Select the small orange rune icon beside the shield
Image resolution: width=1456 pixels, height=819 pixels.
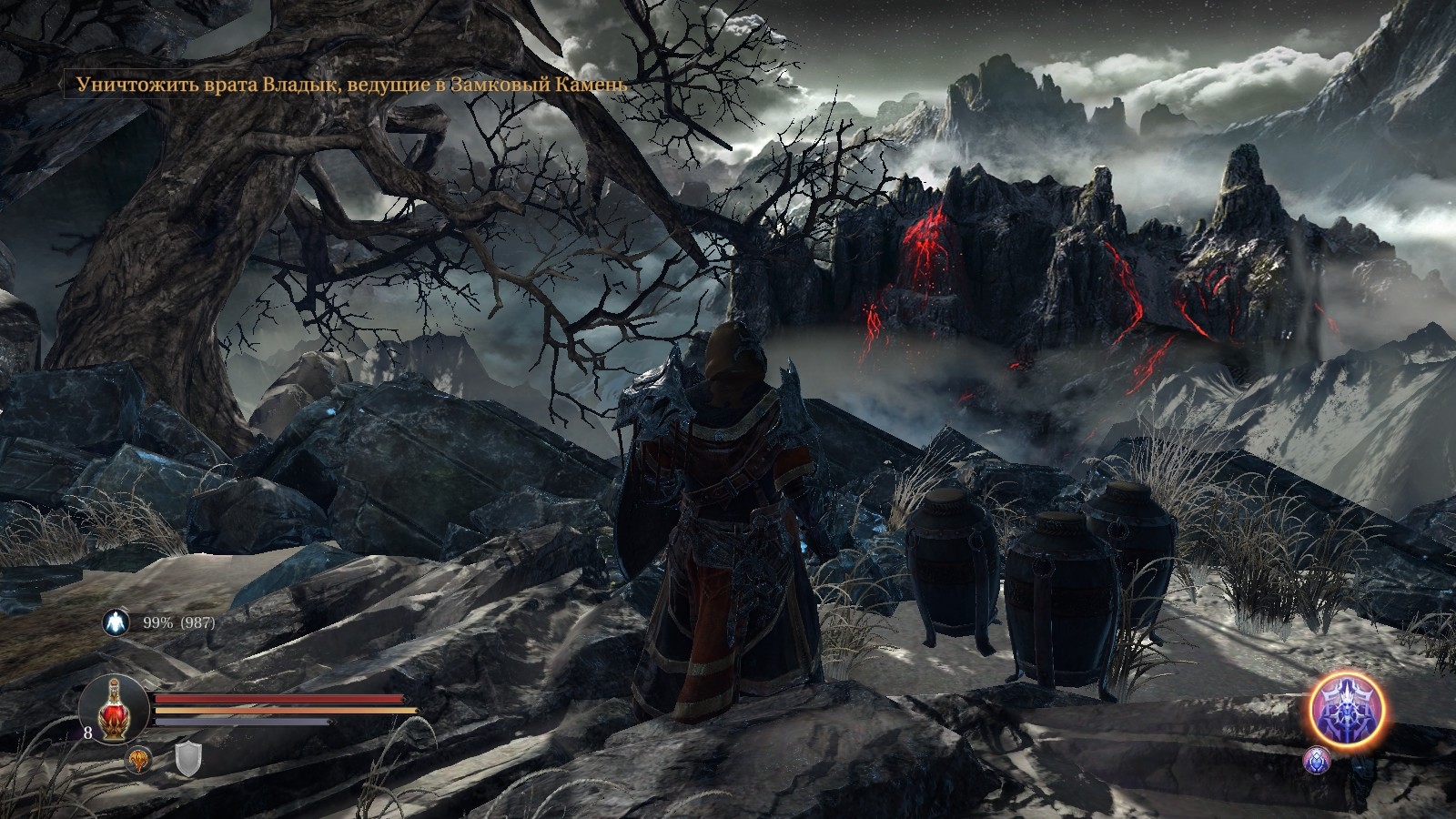pyautogui.click(x=138, y=759)
